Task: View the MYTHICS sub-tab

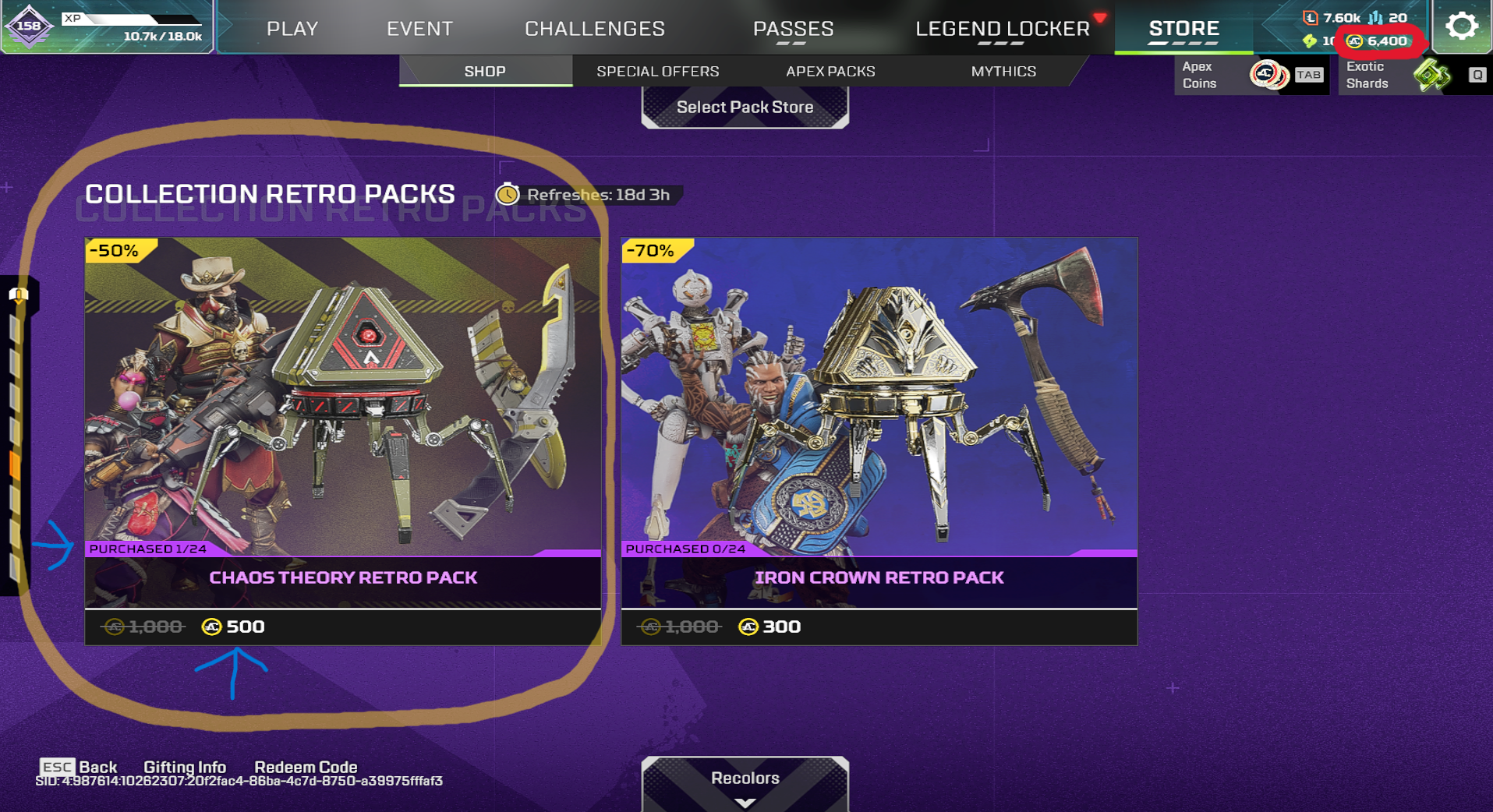Action: [x=1003, y=71]
